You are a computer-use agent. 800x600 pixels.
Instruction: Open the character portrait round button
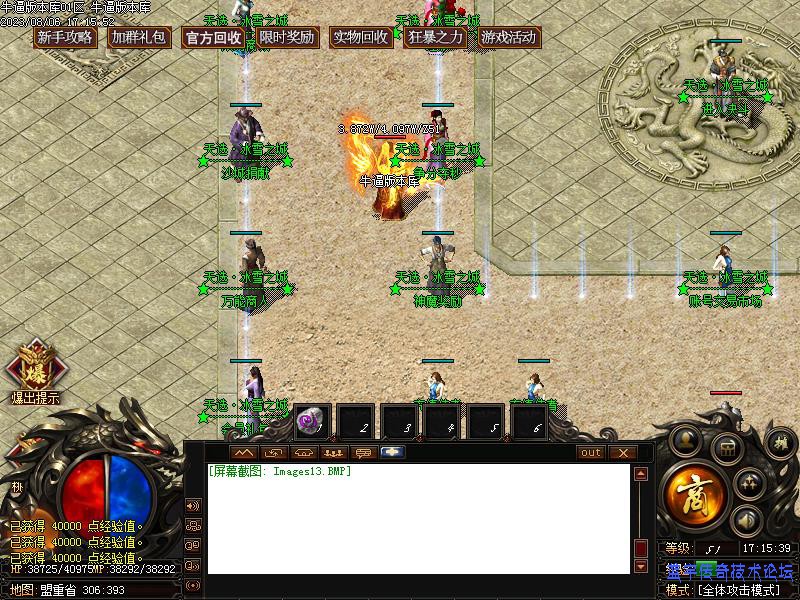coord(686,440)
